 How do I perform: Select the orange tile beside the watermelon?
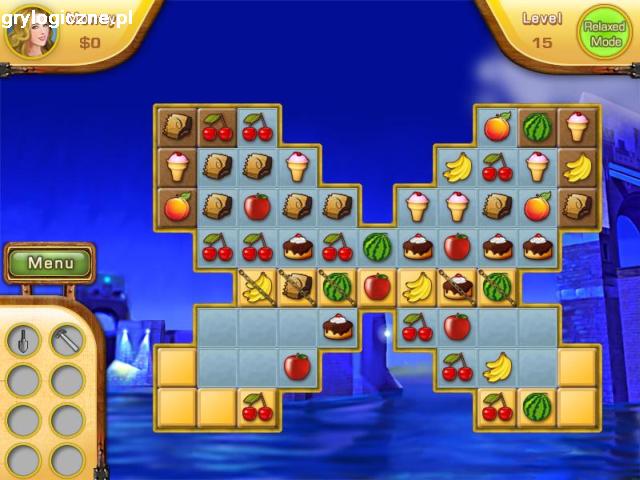[497, 126]
